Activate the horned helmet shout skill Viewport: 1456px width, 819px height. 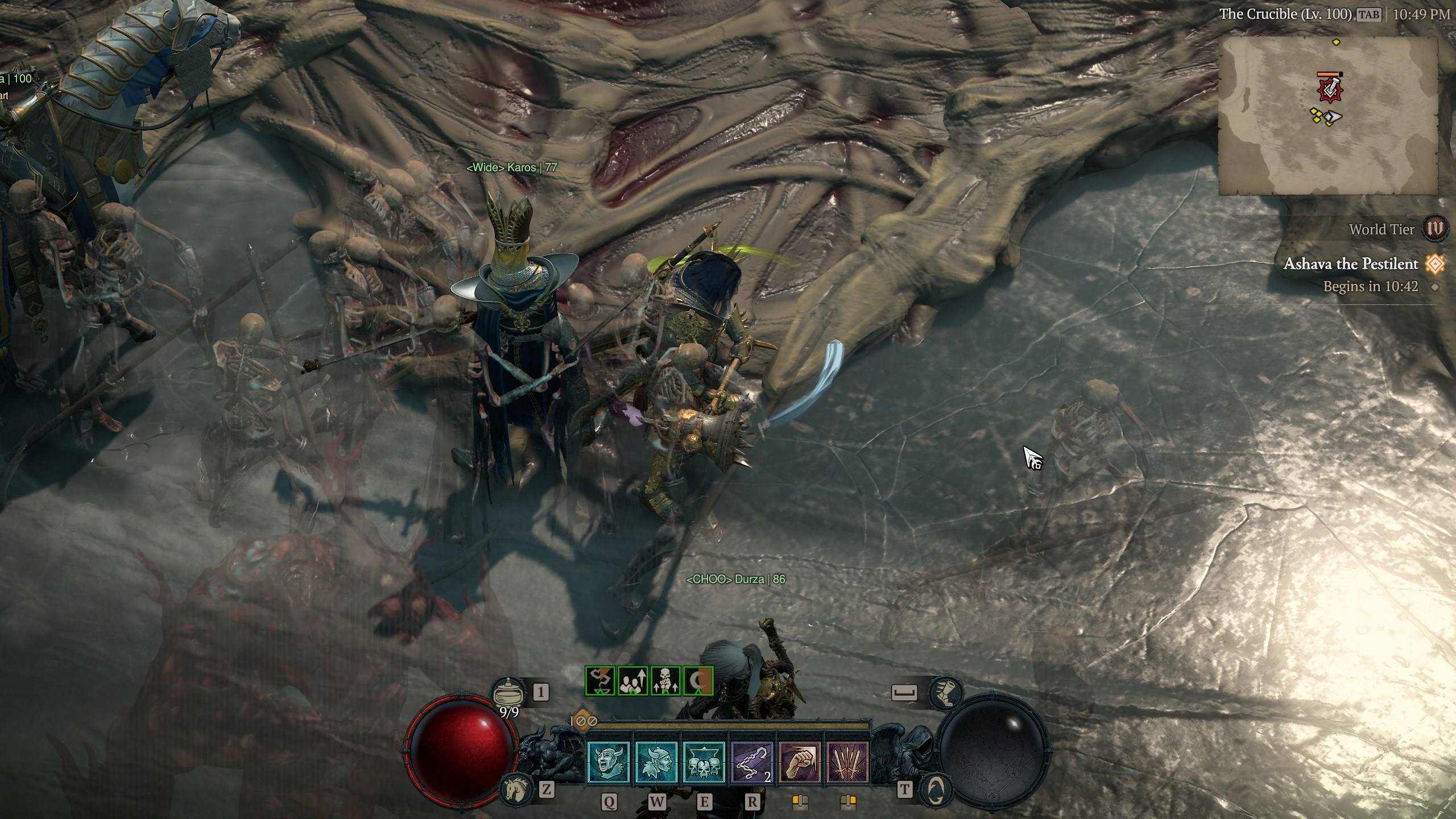click(x=608, y=762)
